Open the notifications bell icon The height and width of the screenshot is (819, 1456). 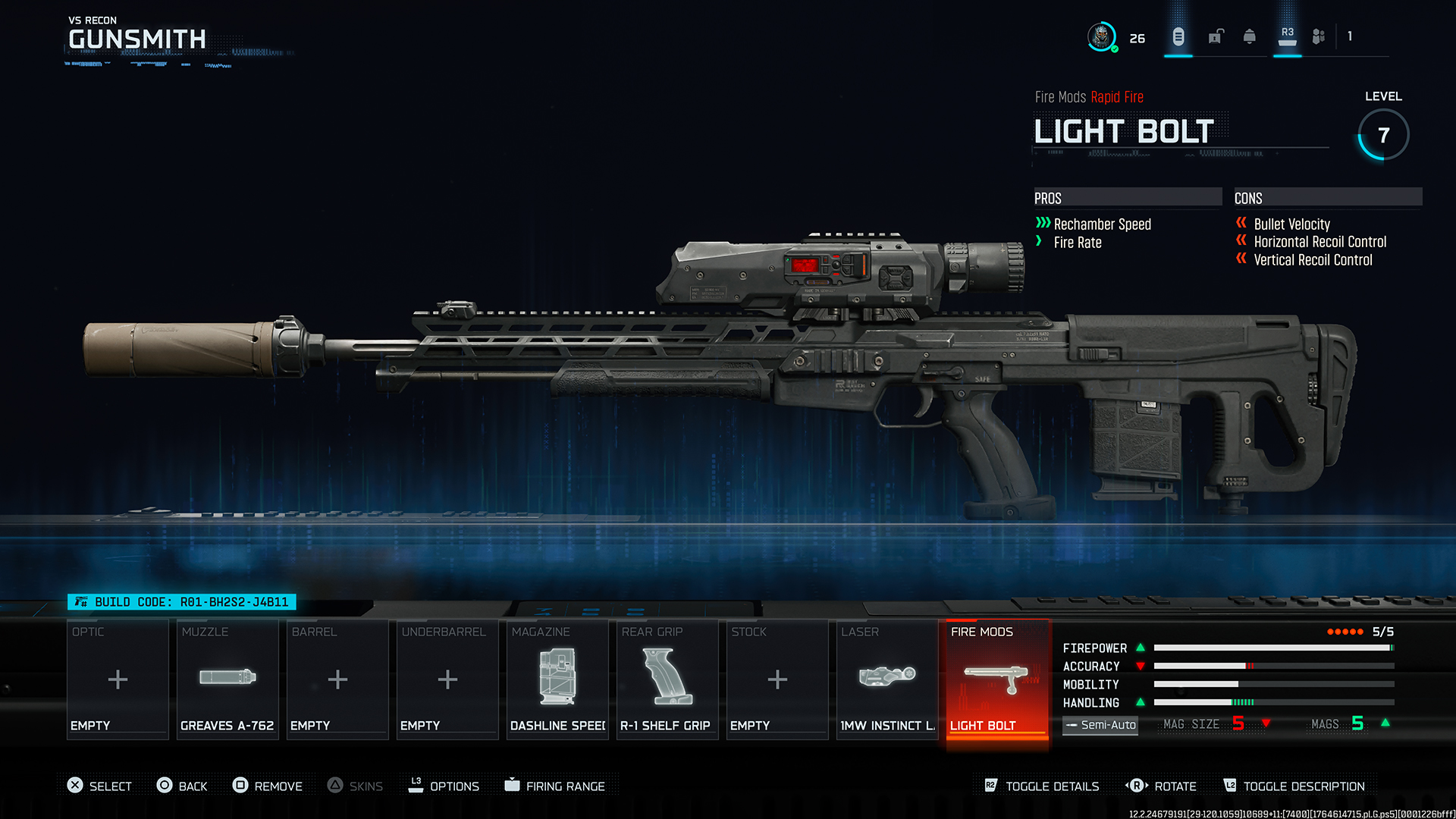[x=1250, y=36]
